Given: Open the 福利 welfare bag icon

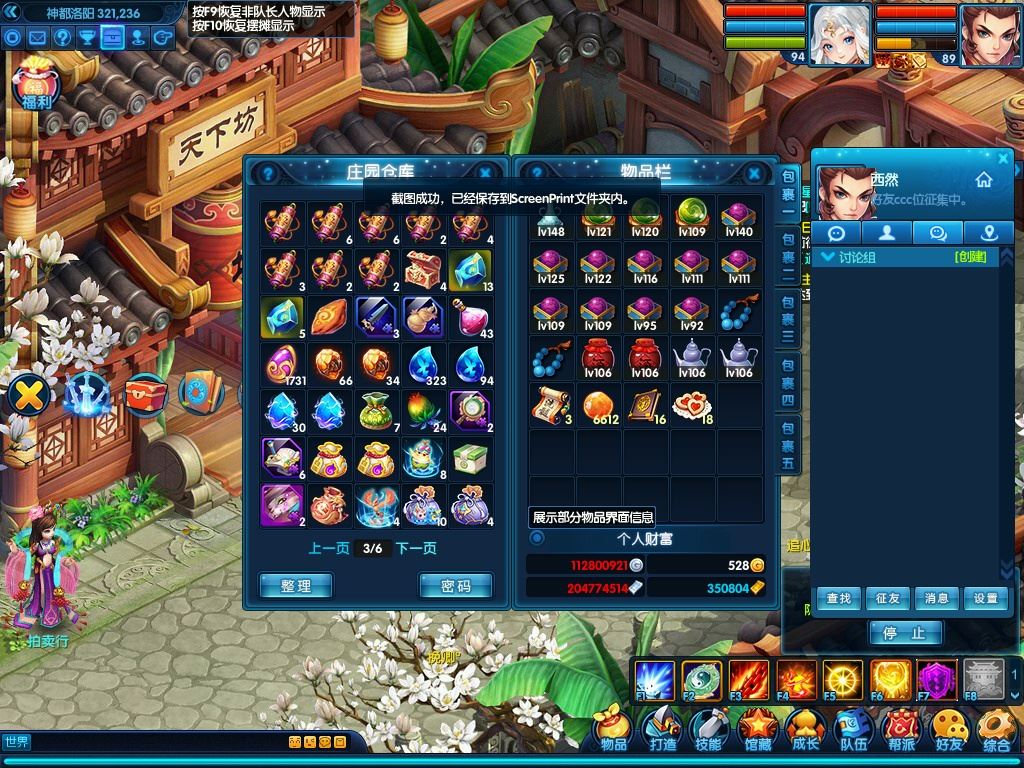Looking at the screenshot, I should pyautogui.click(x=36, y=85).
